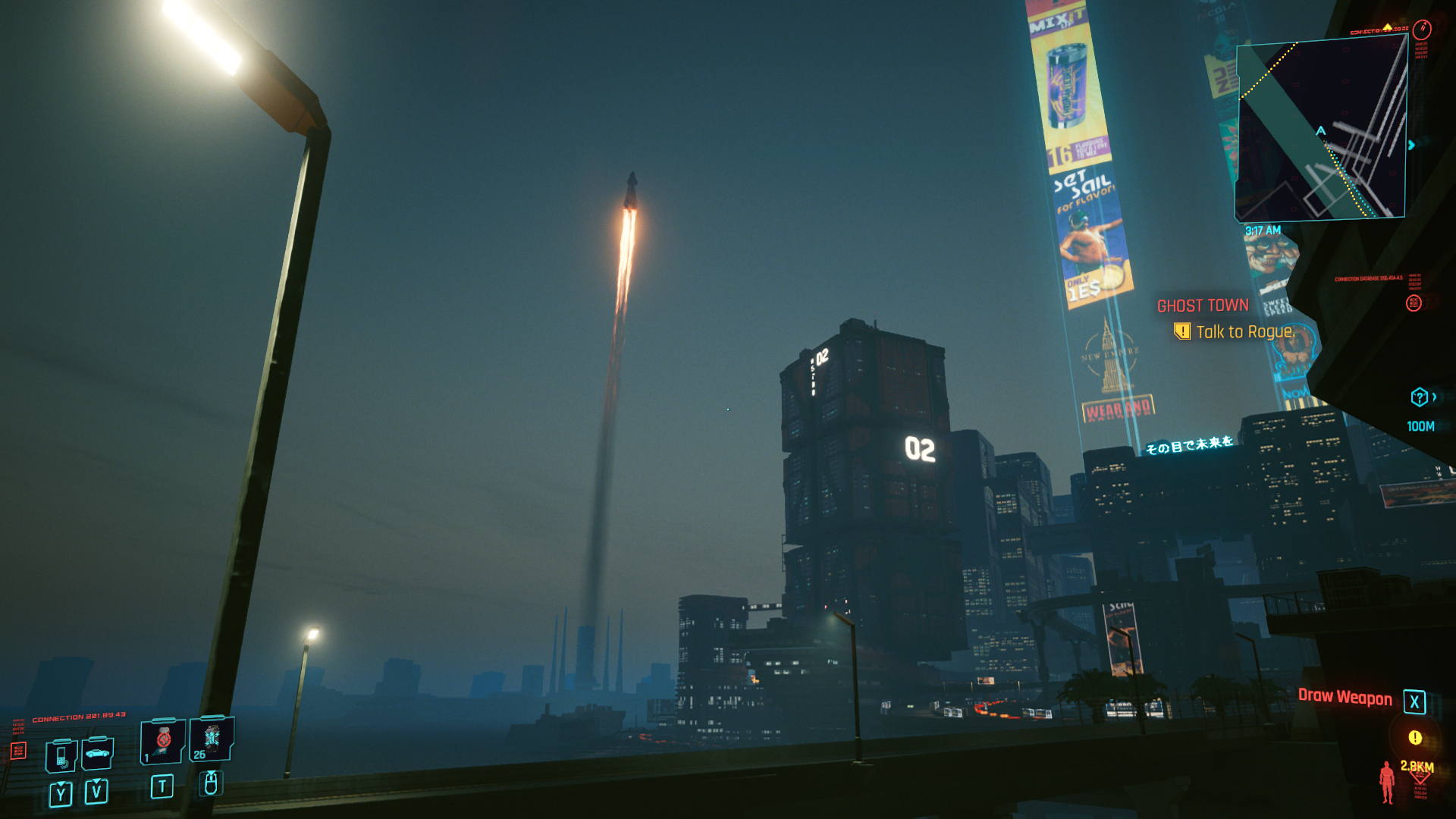Select the call vehicle car icon
The height and width of the screenshot is (819, 1456).
tap(97, 753)
